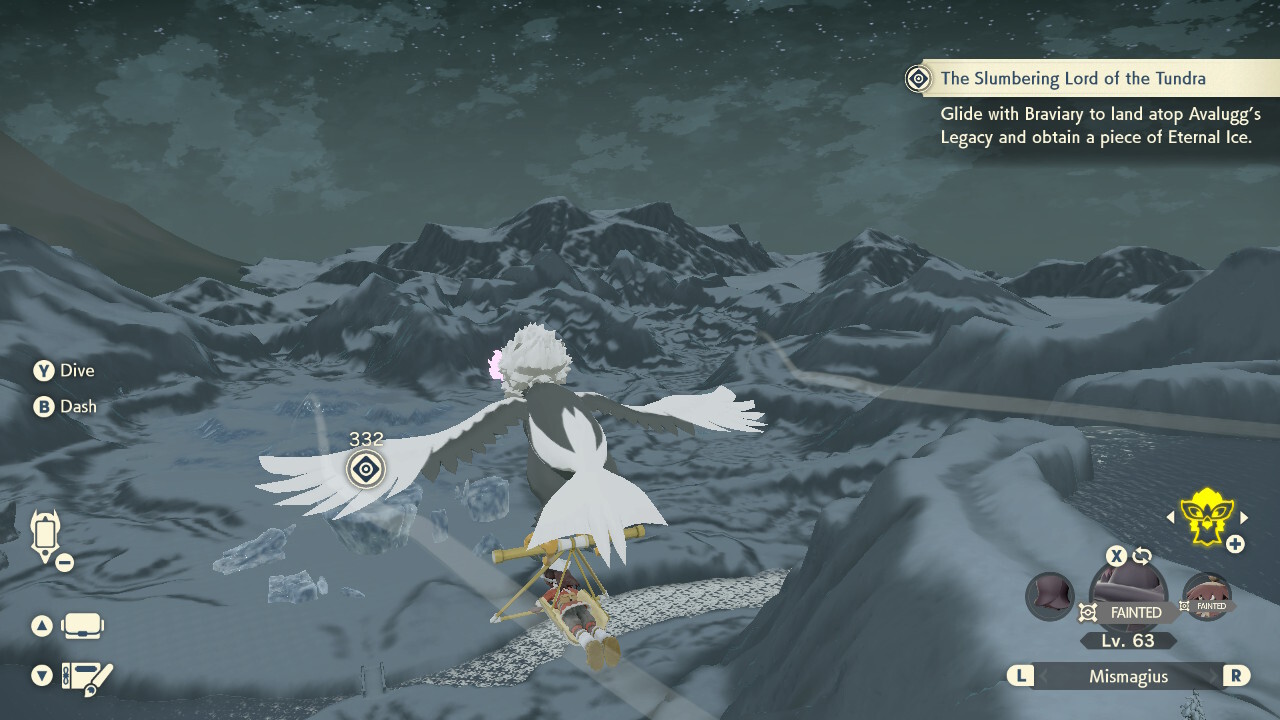The width and height of the screenshot is (1280, 720).
Task: Click the Mismagius name bar
Action: click(x=1127, y=676)
